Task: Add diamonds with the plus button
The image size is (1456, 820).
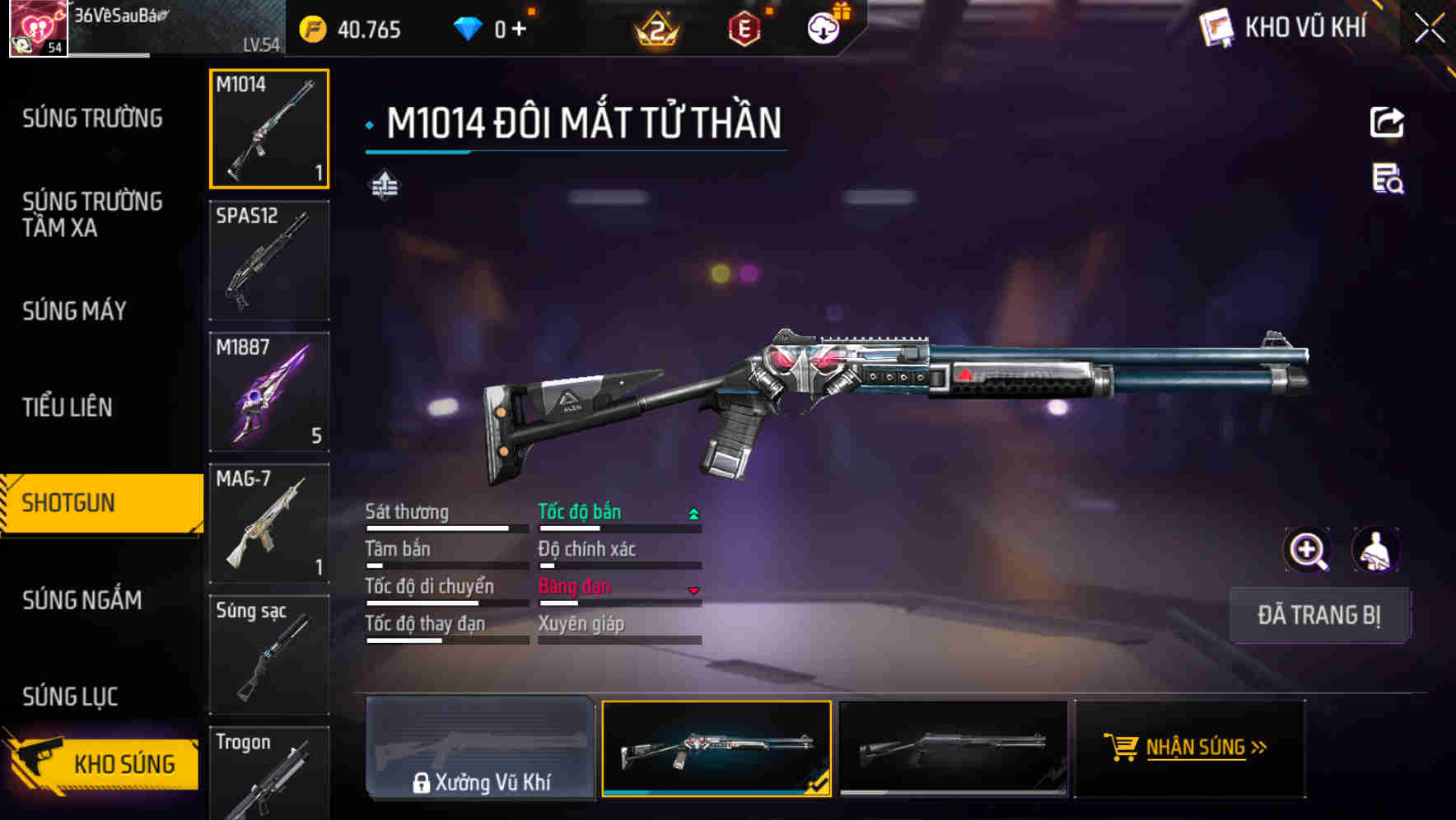Action: 519,30
